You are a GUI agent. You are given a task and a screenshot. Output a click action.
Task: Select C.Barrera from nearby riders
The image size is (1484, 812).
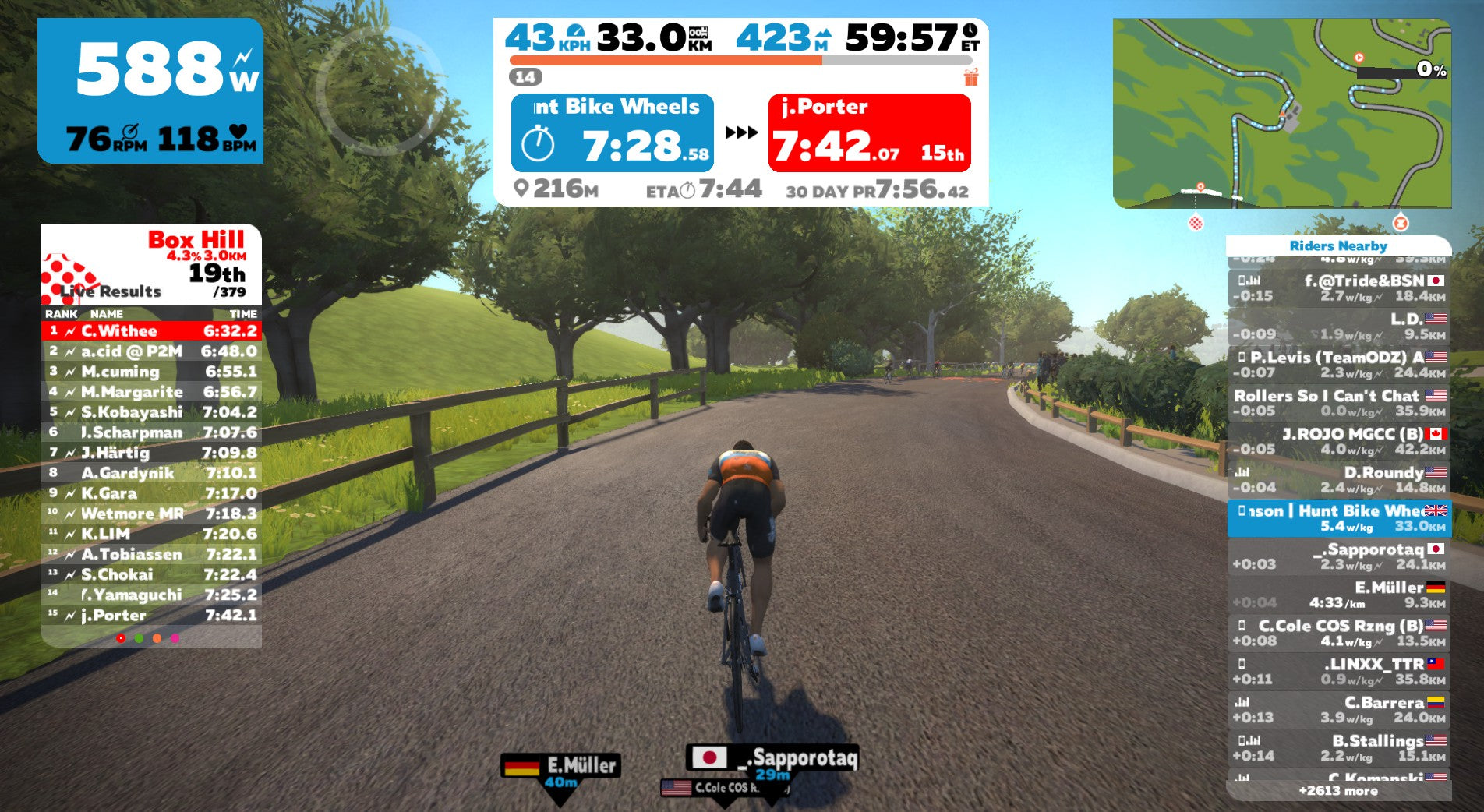[x=1338, y=709]
